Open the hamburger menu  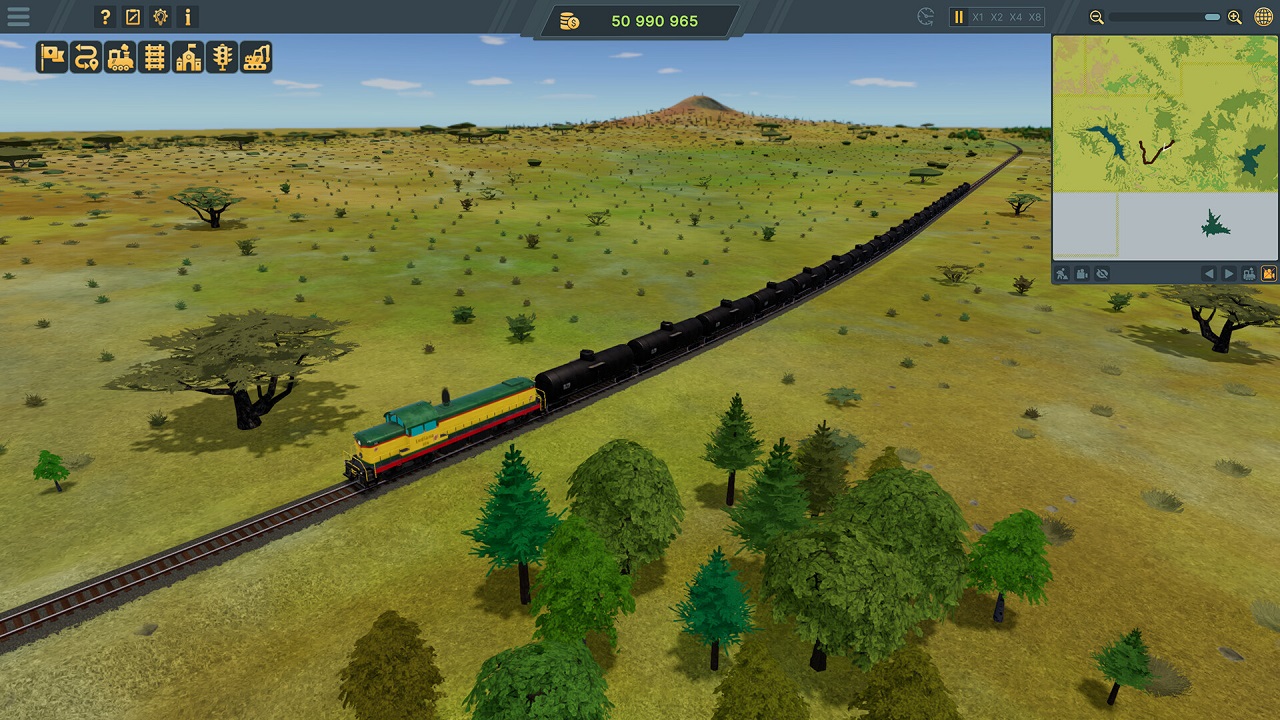pyautogui.click(x=16, y=16)
